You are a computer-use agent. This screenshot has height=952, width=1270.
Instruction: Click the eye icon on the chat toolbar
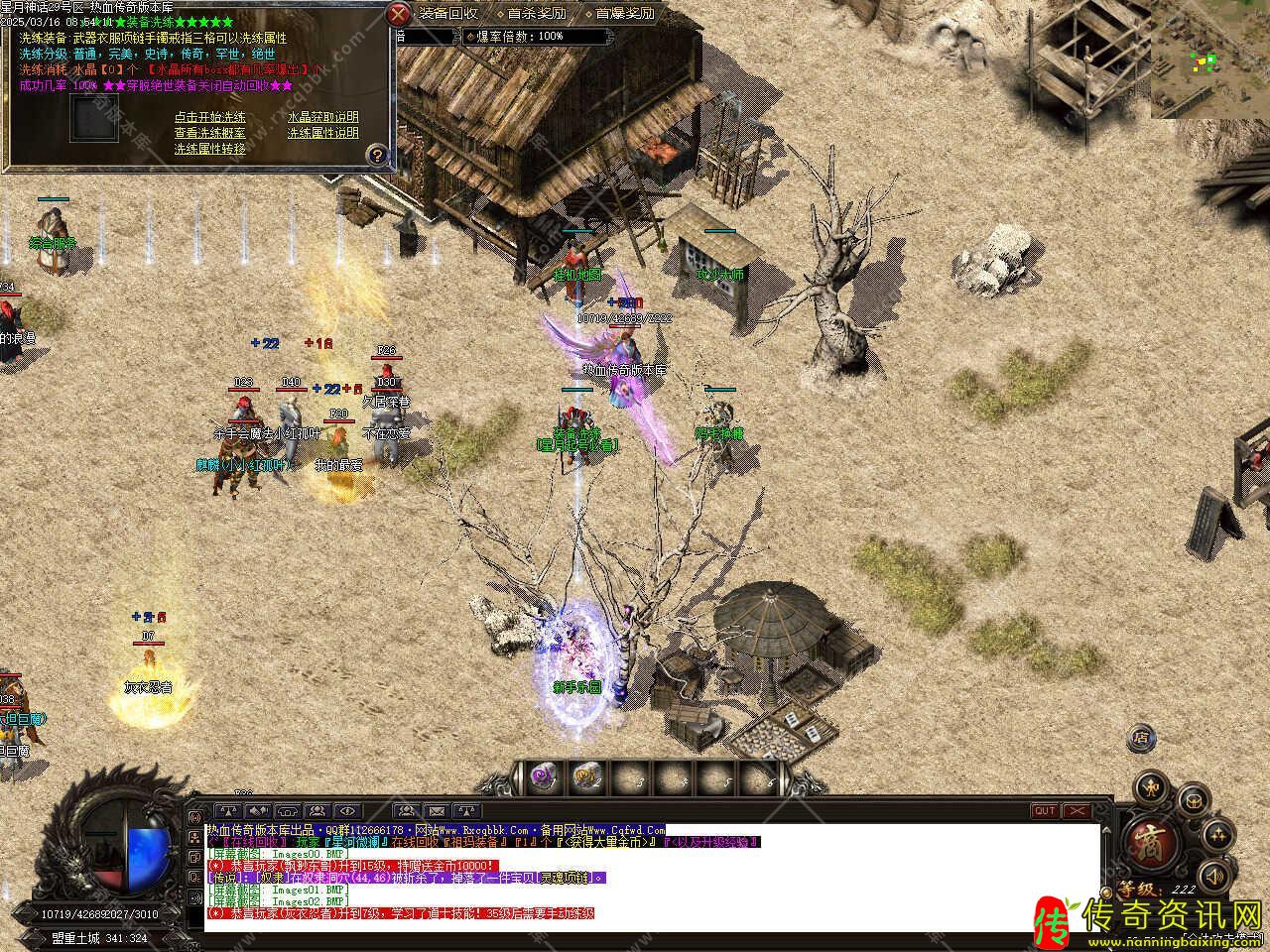tap(347, 811)
